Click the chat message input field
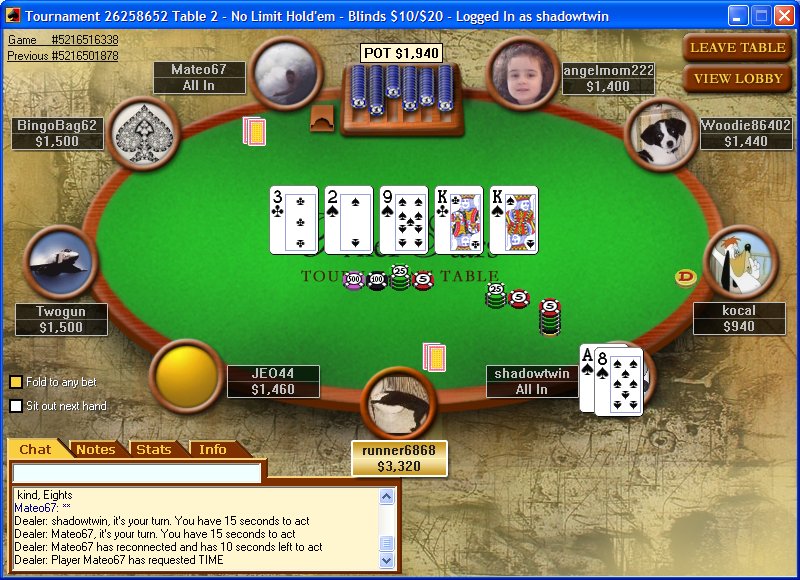Screen dimensions: 800x580 click(x=136, y=472)
